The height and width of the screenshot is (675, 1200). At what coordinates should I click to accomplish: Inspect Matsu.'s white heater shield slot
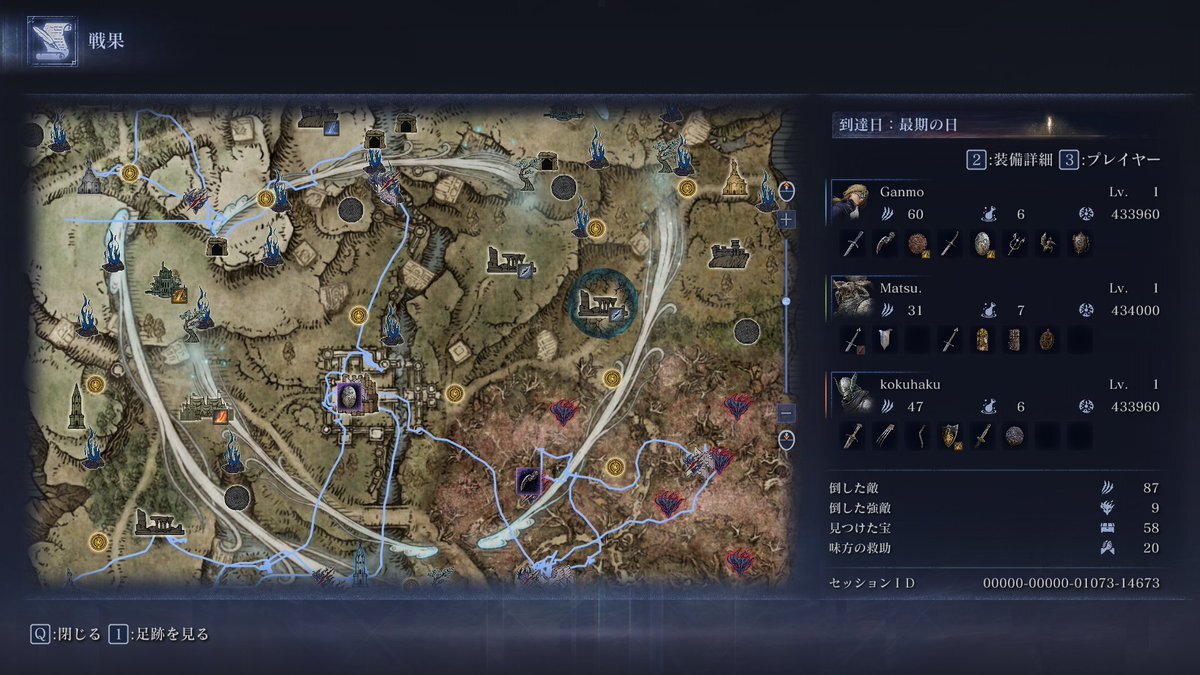(x=885, y=340)
